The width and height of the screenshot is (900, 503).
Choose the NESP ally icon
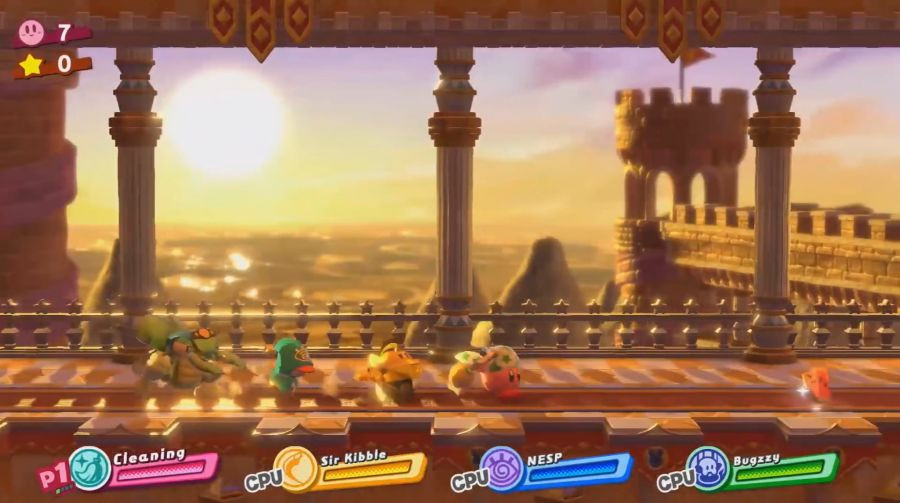coord(501,468)
